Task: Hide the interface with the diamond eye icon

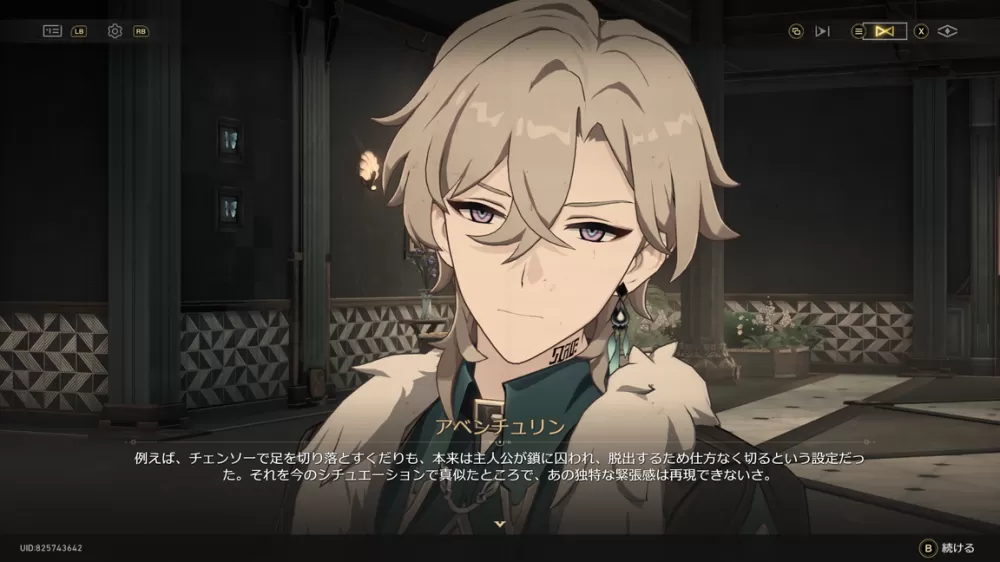Action: (x=948, y=31)
